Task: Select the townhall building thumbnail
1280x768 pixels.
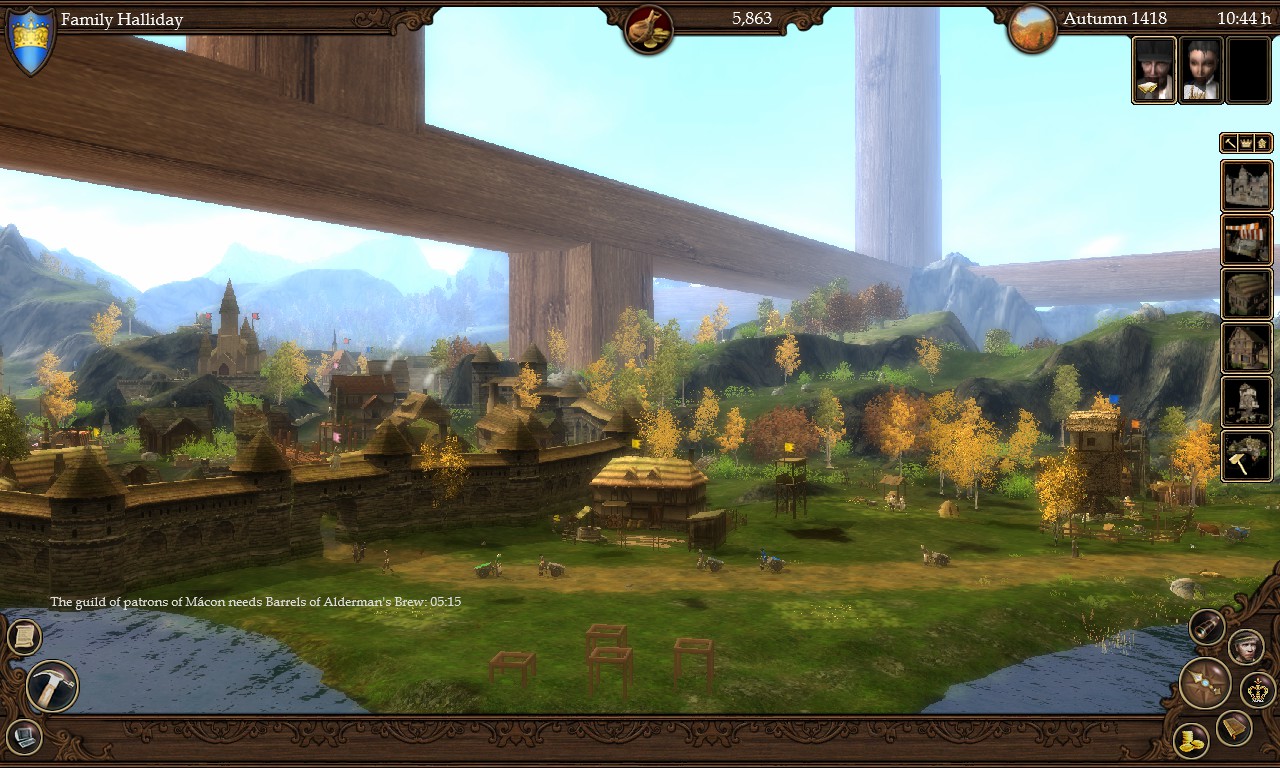Action: [1248, 185]
